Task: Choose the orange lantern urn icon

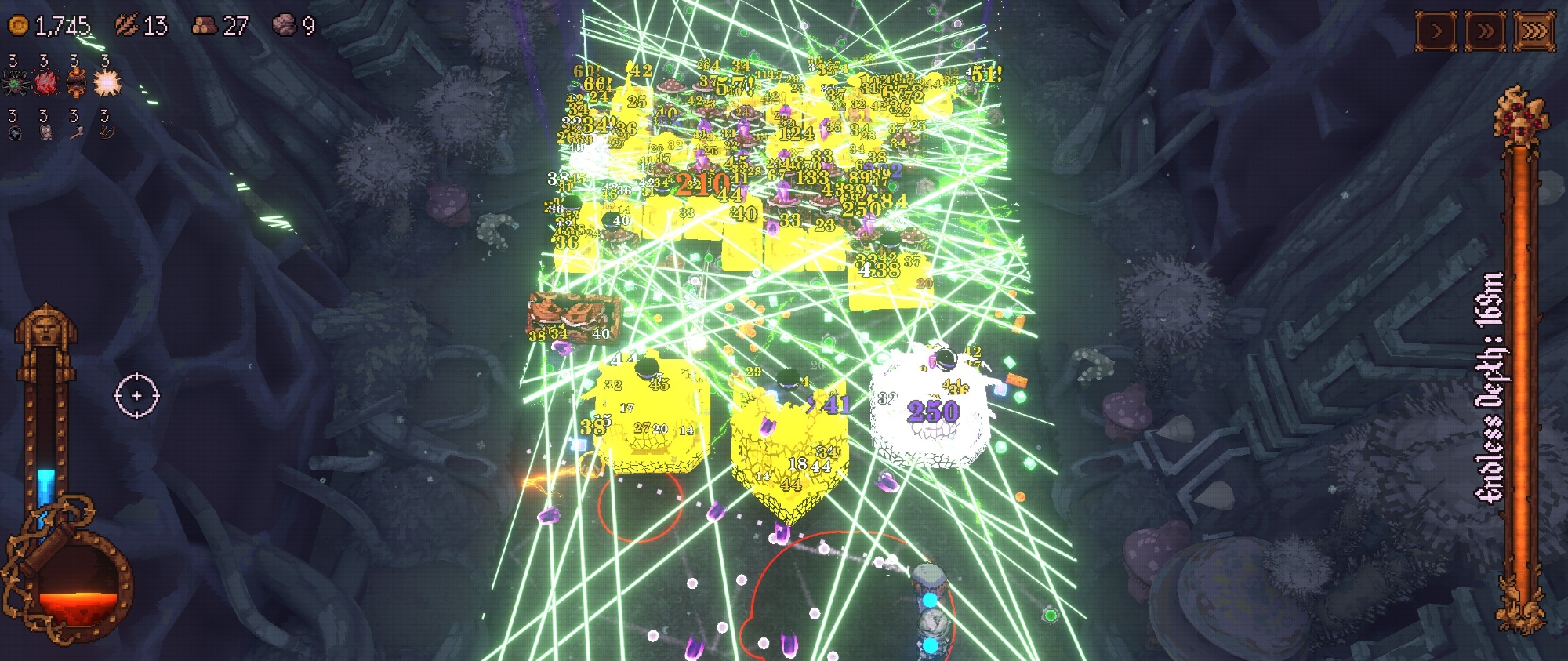Action: 76,82
